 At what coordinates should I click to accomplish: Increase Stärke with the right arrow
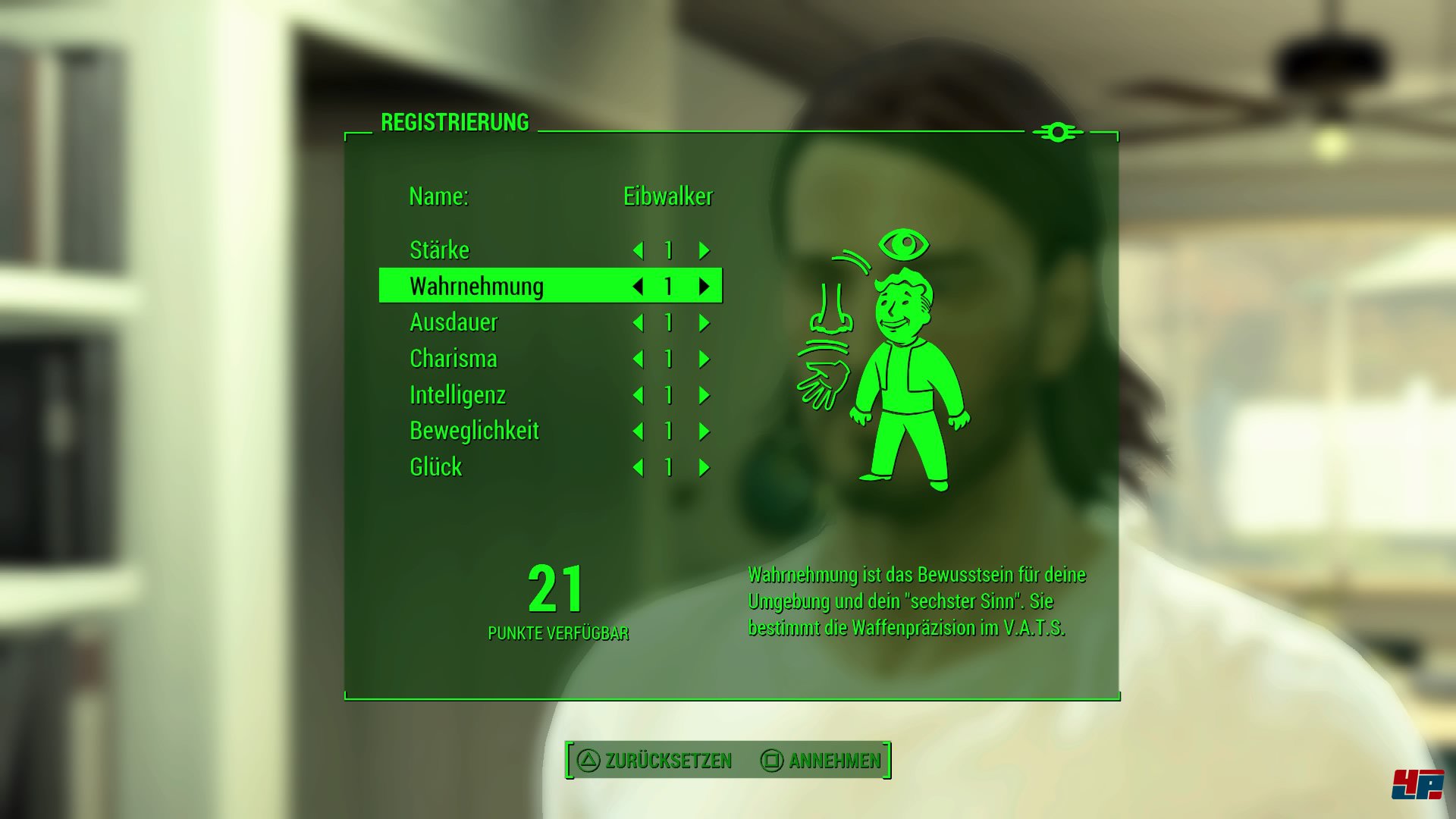pyautogui.click(x=704, y=250)
